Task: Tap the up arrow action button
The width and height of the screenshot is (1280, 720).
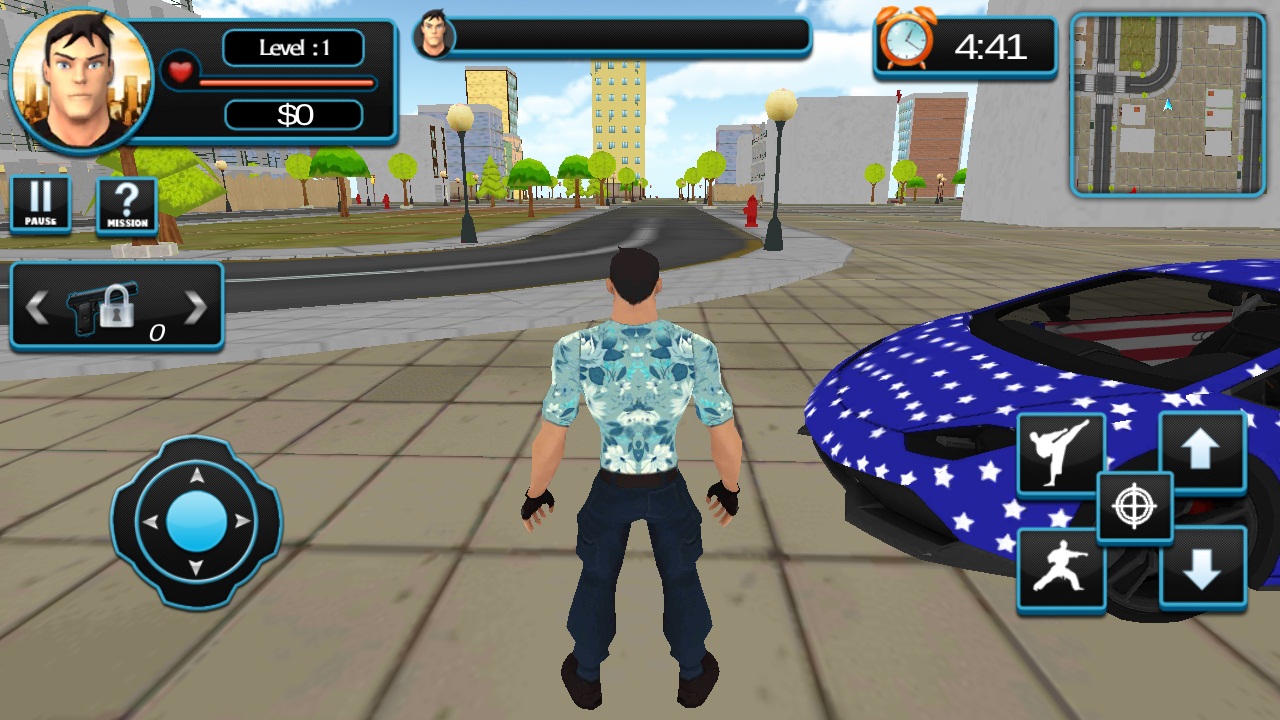Action: [1202, 452]
